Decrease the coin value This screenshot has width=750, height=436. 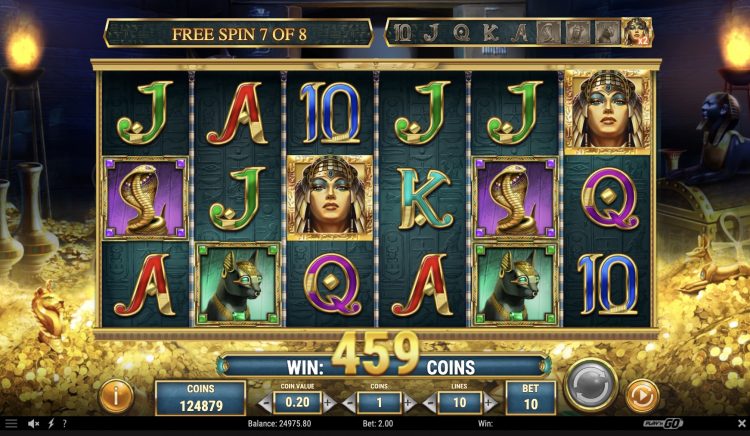pyautogui.click(x=263, y=403)
